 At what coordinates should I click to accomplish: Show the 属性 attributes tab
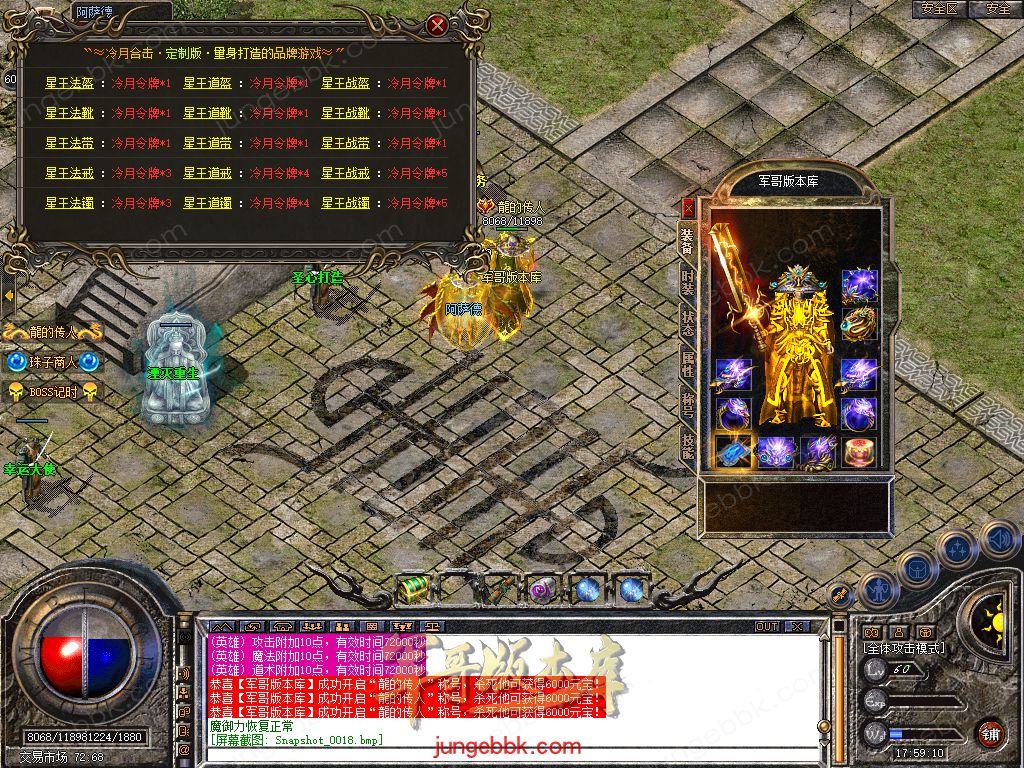pos(688,364)
